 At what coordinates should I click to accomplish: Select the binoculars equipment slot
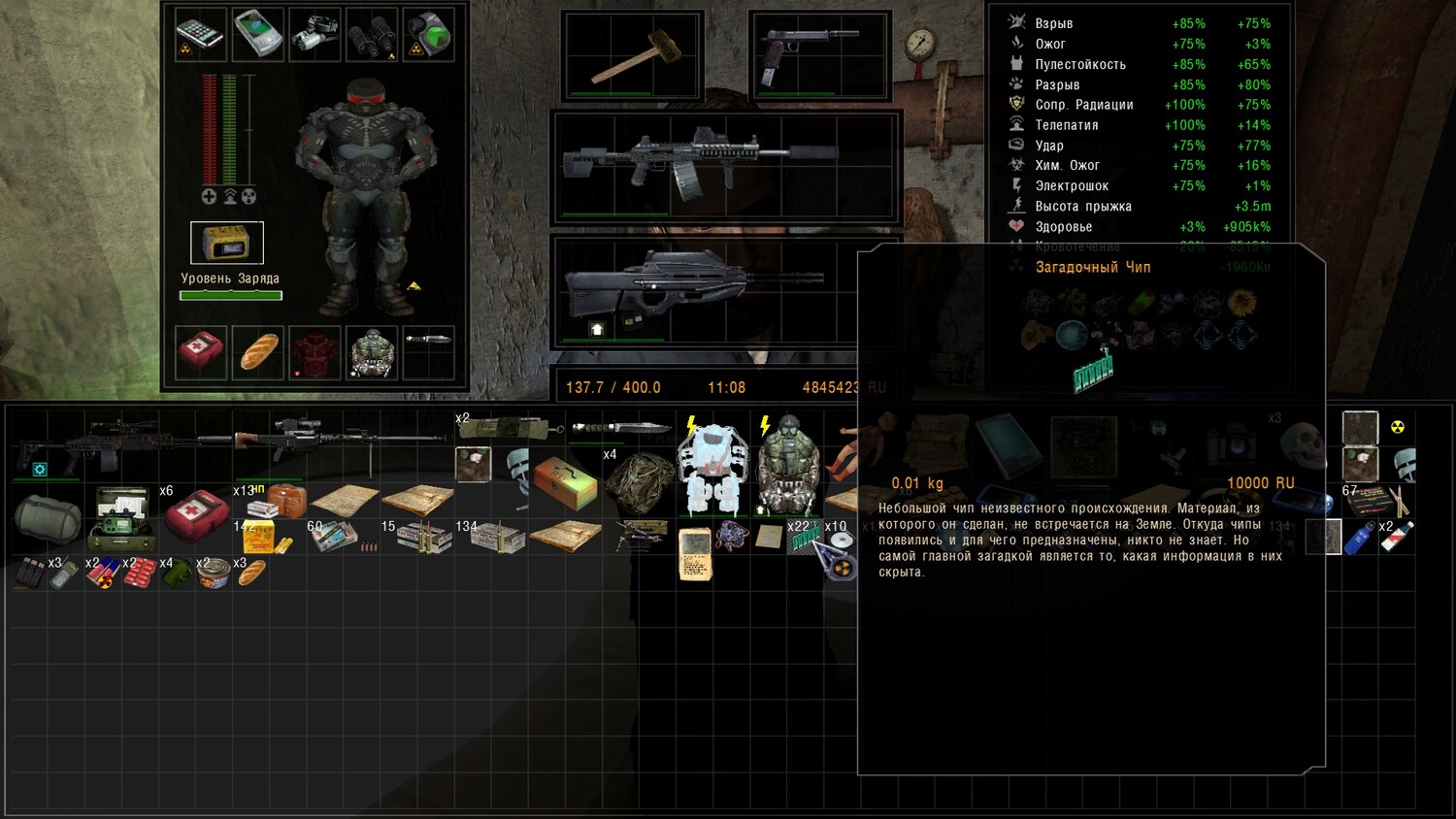pyautogui.click(x=372, y=34)
